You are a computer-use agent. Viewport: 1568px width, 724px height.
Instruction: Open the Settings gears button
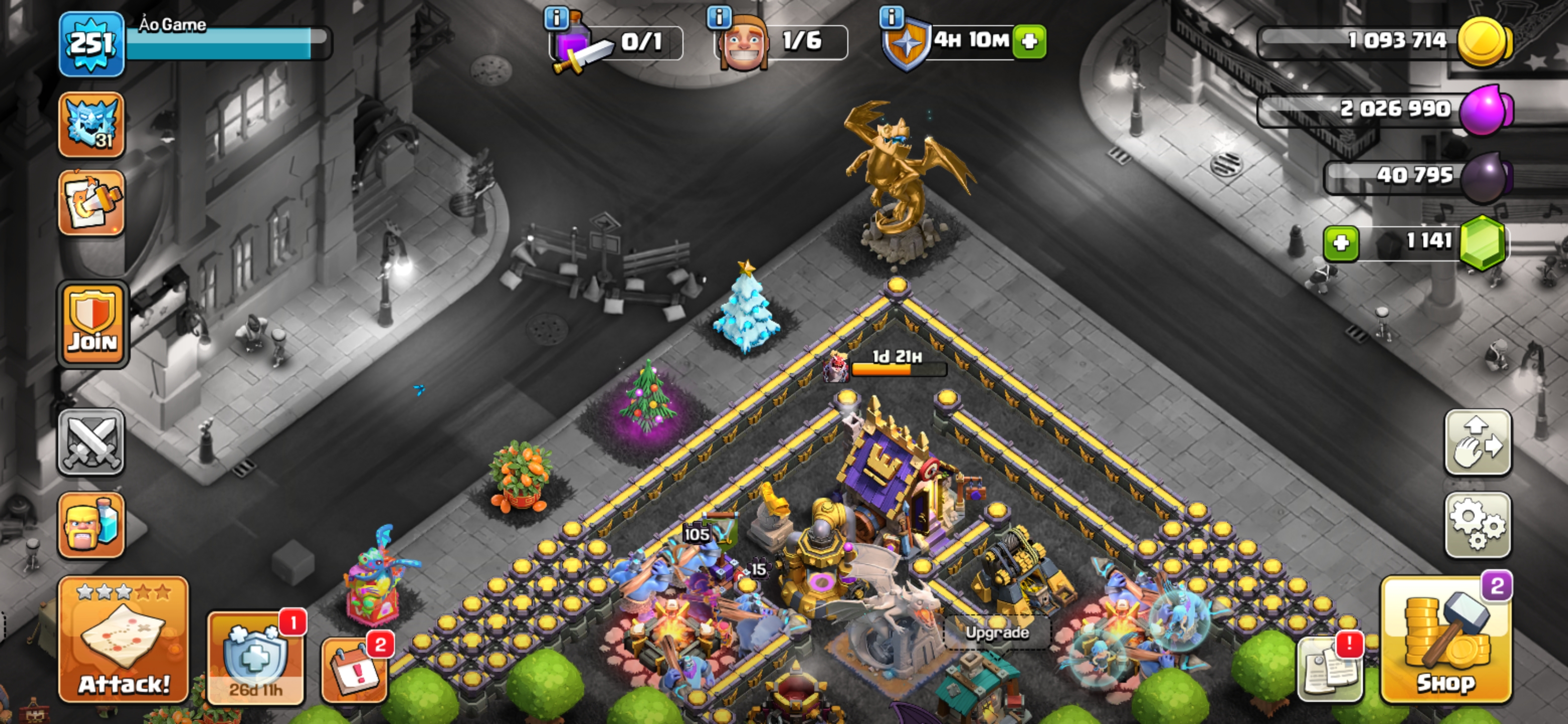(1478, 524)
